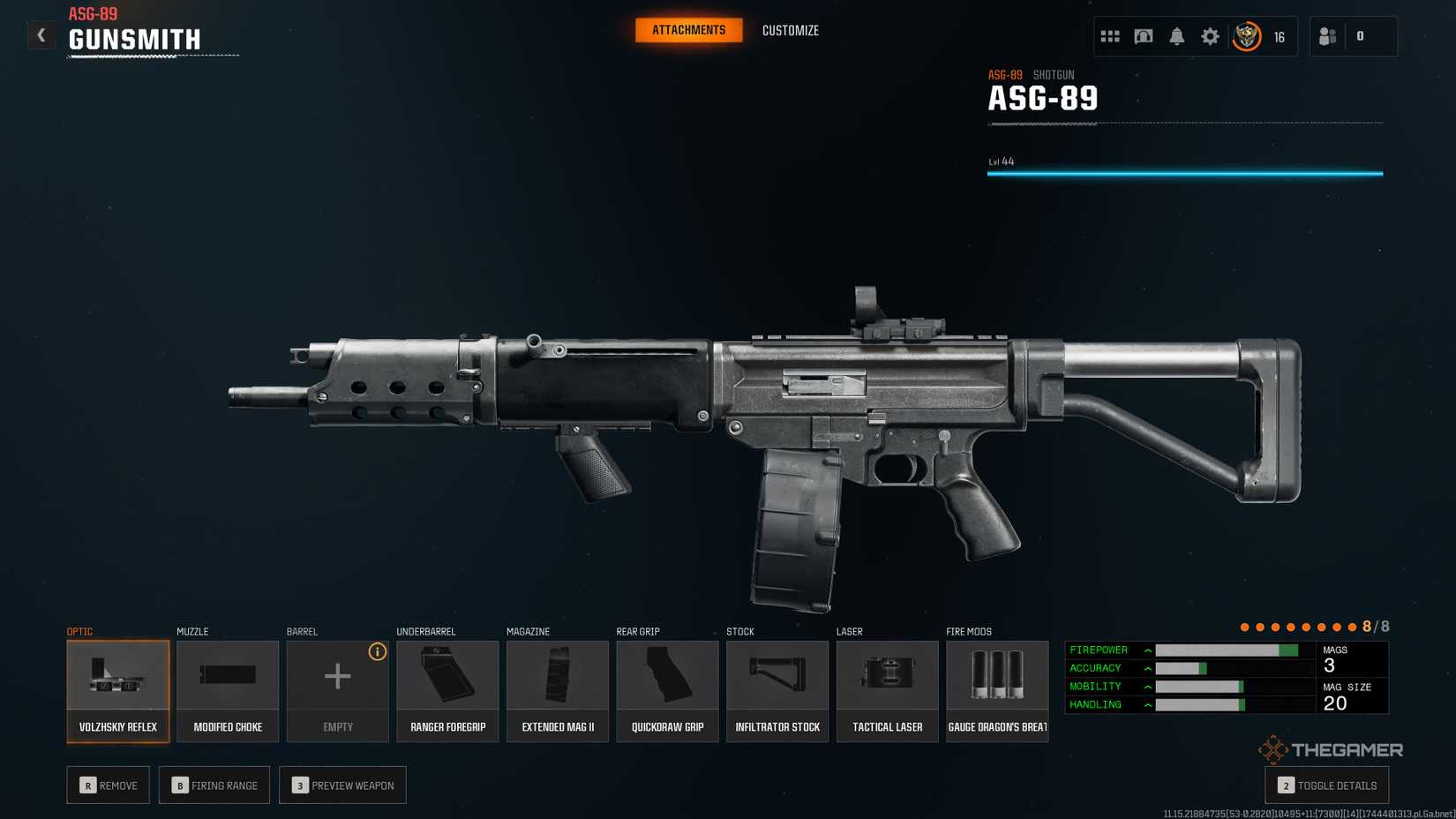Open the Extended Mag II magazine slot
1456x819 pixels.
pyautogui.click(x=558, y=691)
